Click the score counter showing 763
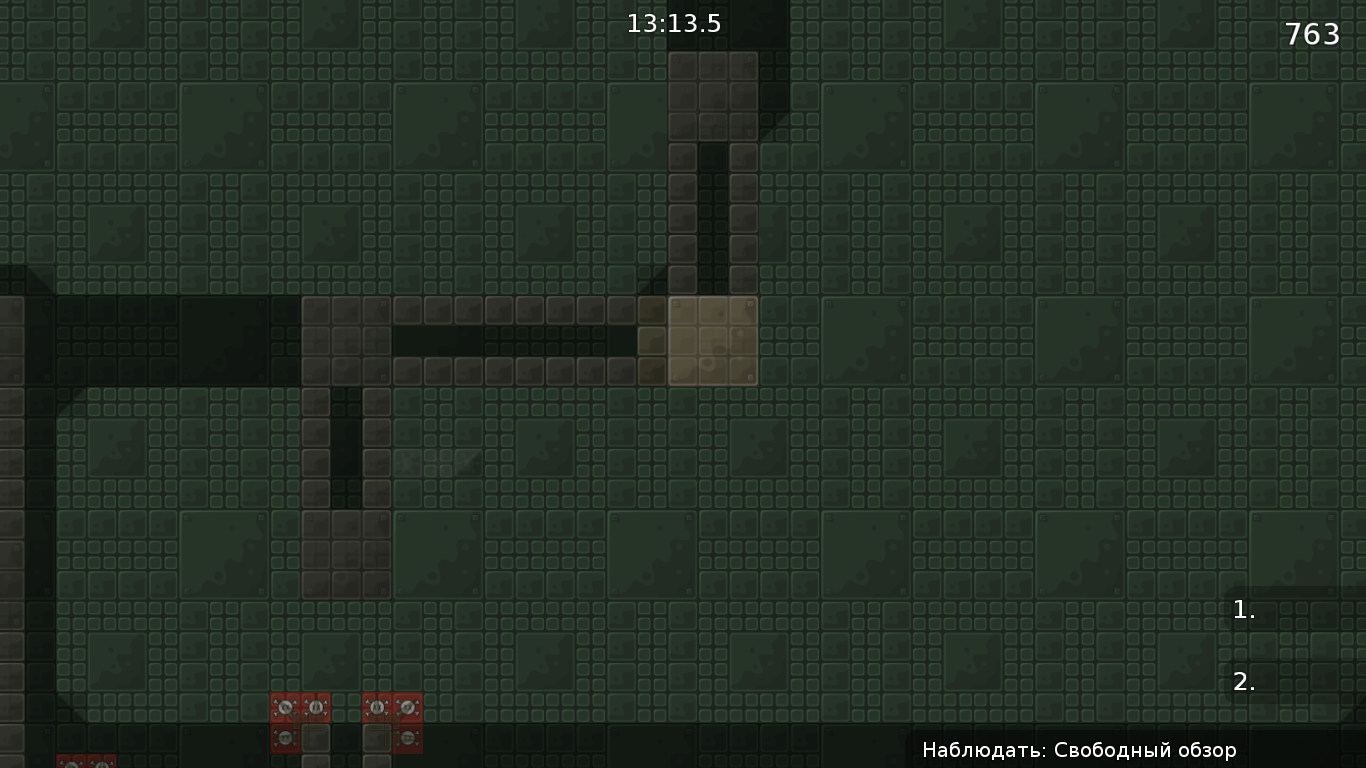1366x768 pixels. pos(1311,34)
